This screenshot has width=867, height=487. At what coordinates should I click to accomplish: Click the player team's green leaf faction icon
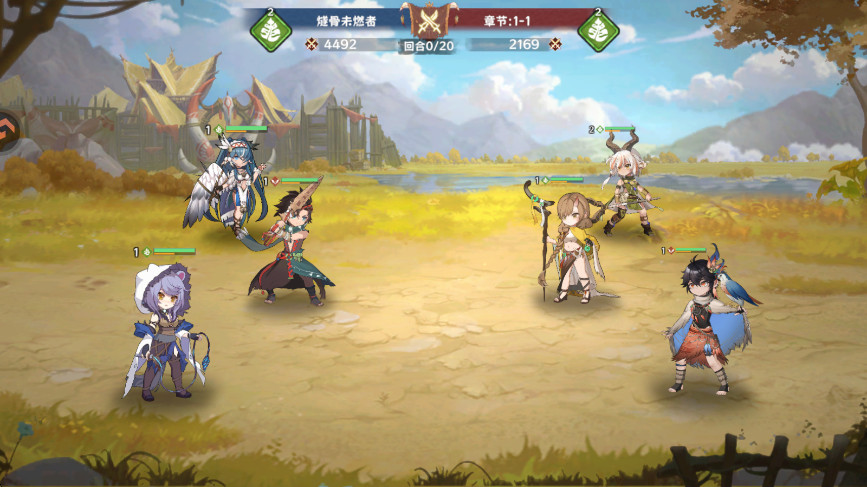tap(270, 30)
